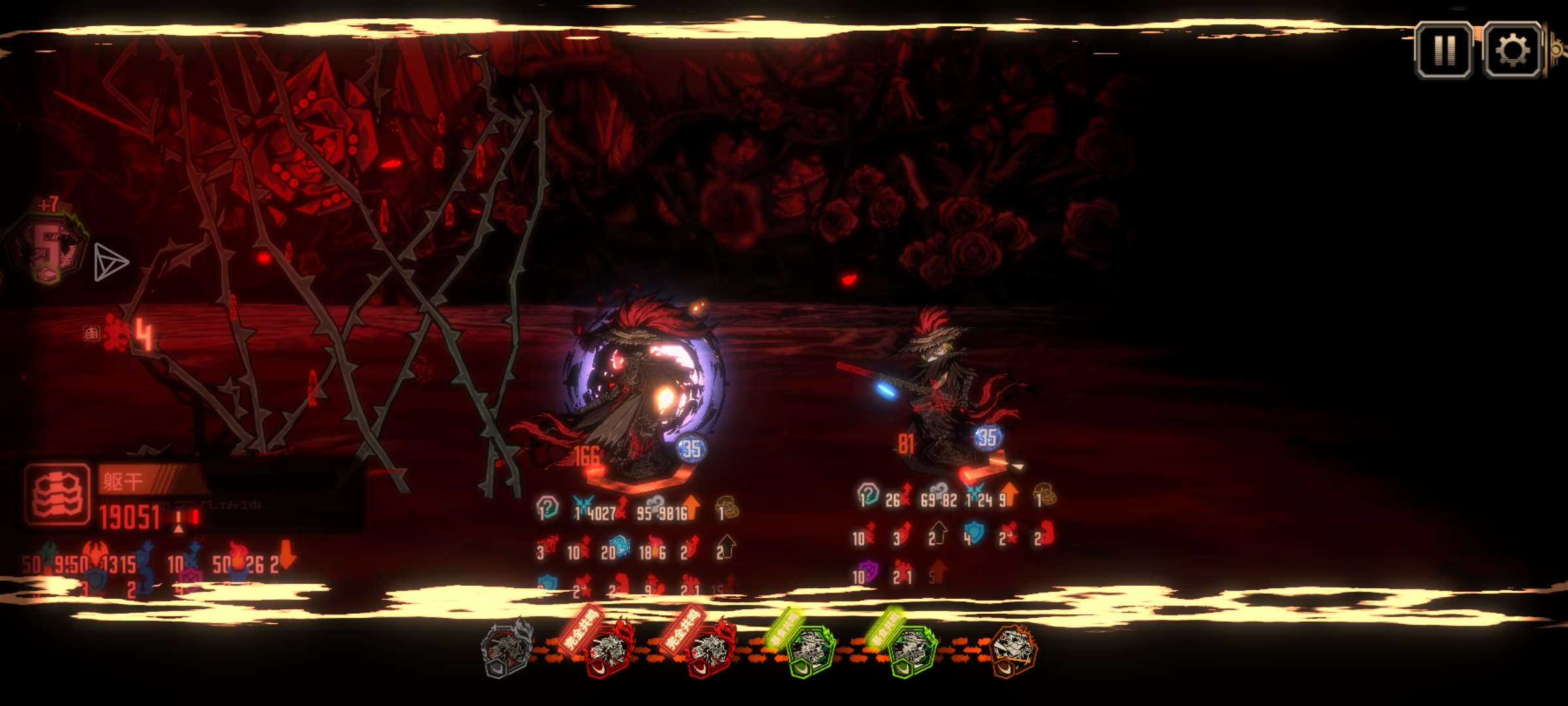Viewport: 1568px width, 706px height.
Task: Open the 躯干 torso part panel
Action: tap(57, 495)
